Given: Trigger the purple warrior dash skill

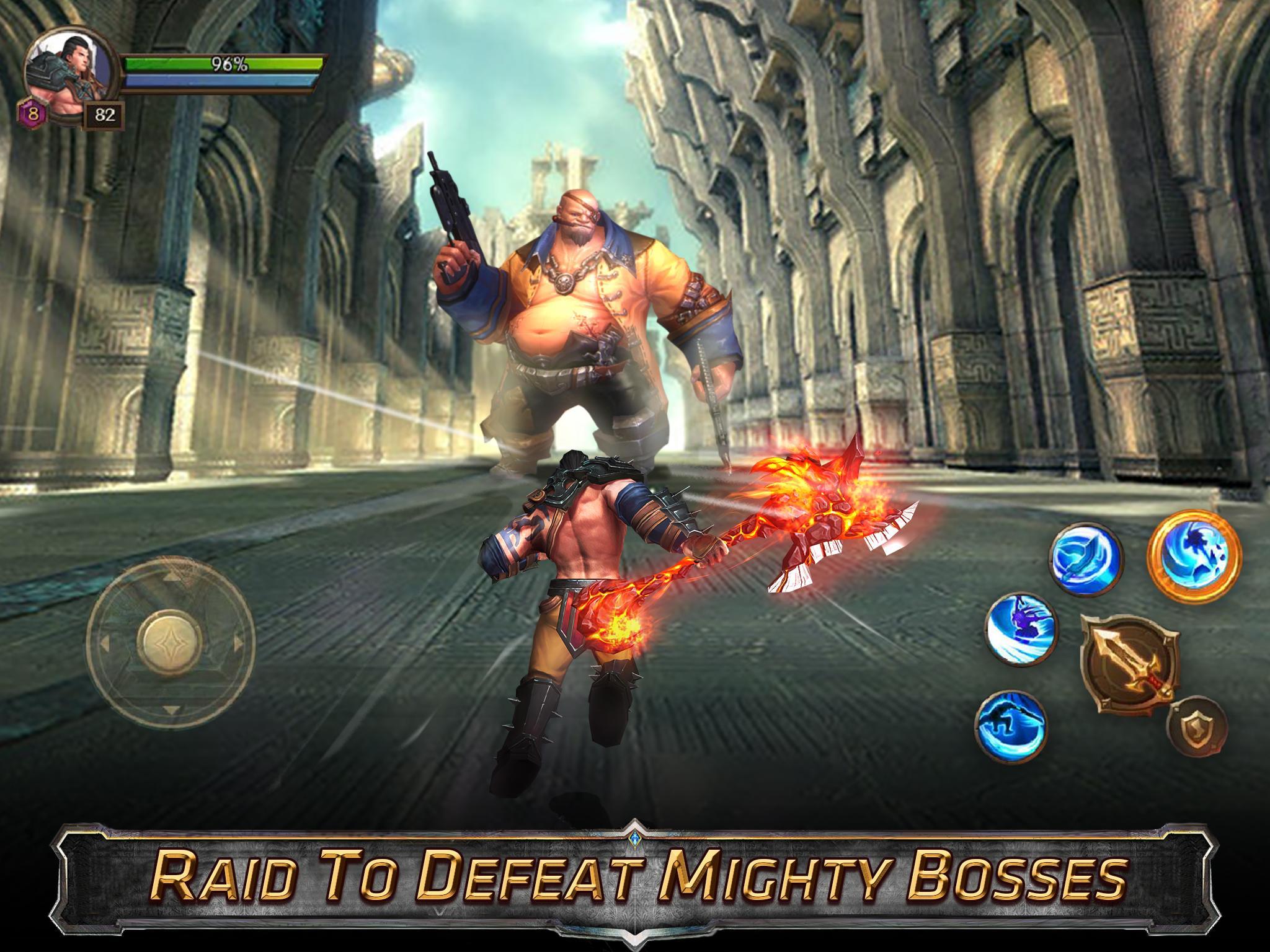Looking at the screenshot, I should 1021,630.
